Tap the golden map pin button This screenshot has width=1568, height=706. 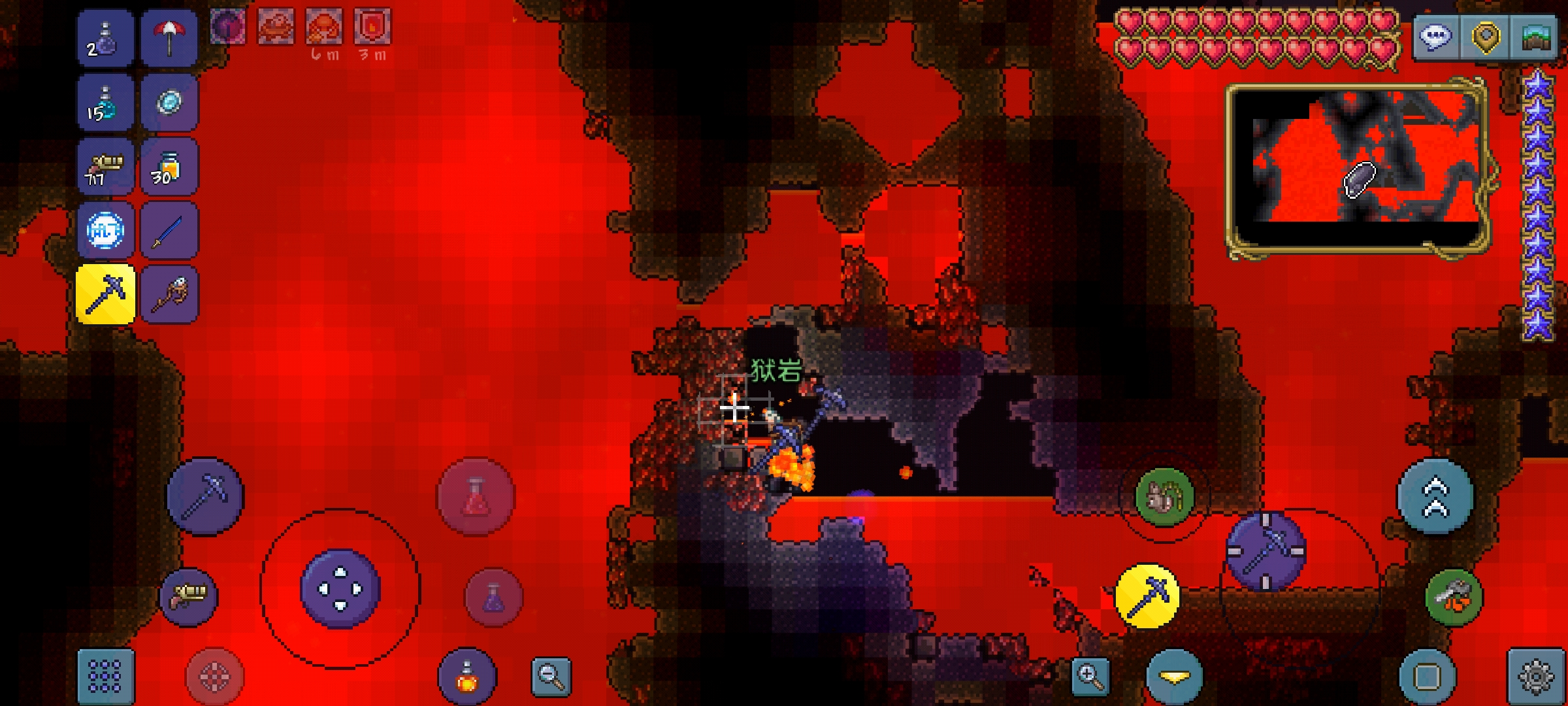coord(1485,37)
